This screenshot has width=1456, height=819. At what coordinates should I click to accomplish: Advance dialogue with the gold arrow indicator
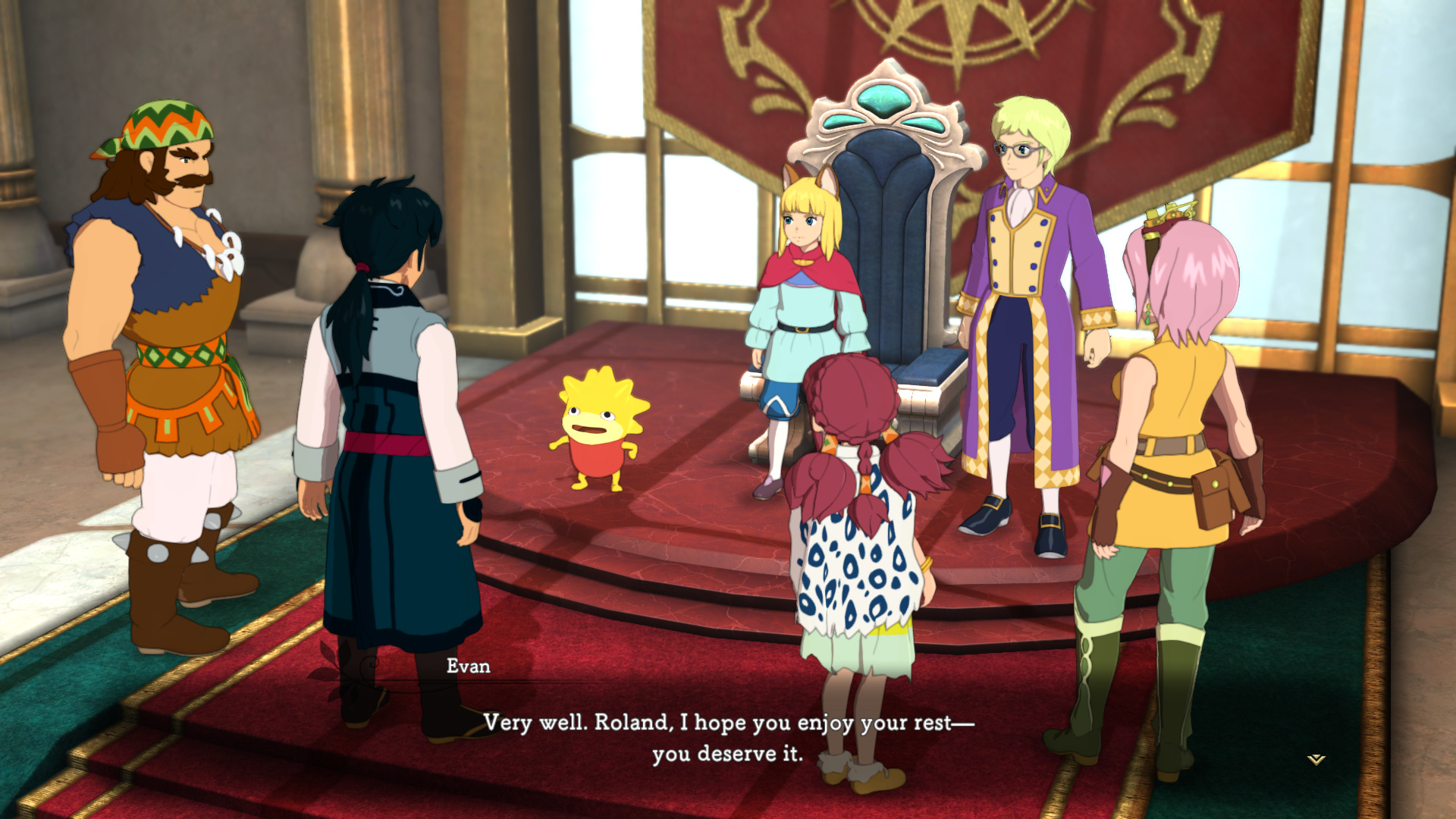(1316, 759)
